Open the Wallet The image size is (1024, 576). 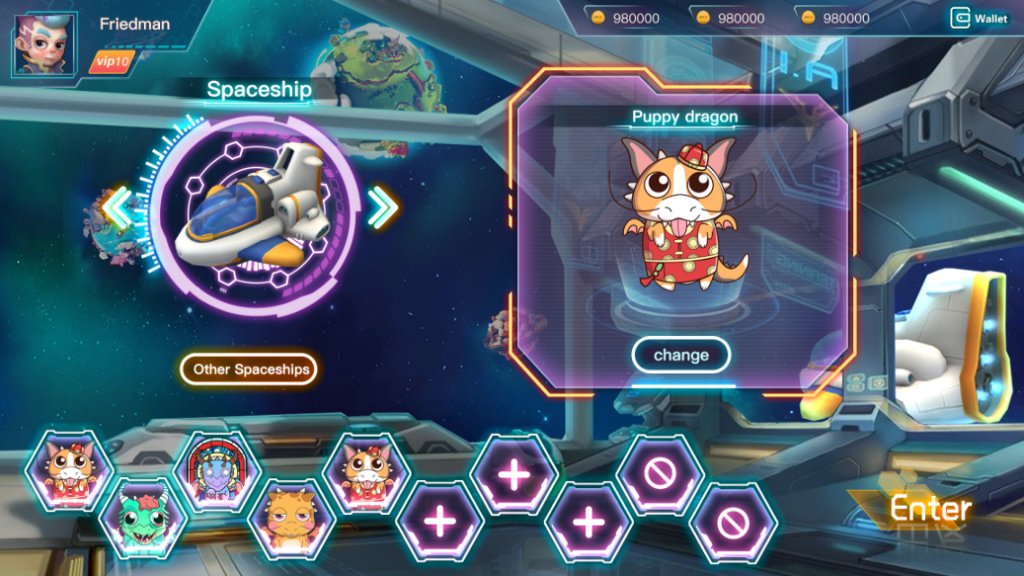pos(979,18)
